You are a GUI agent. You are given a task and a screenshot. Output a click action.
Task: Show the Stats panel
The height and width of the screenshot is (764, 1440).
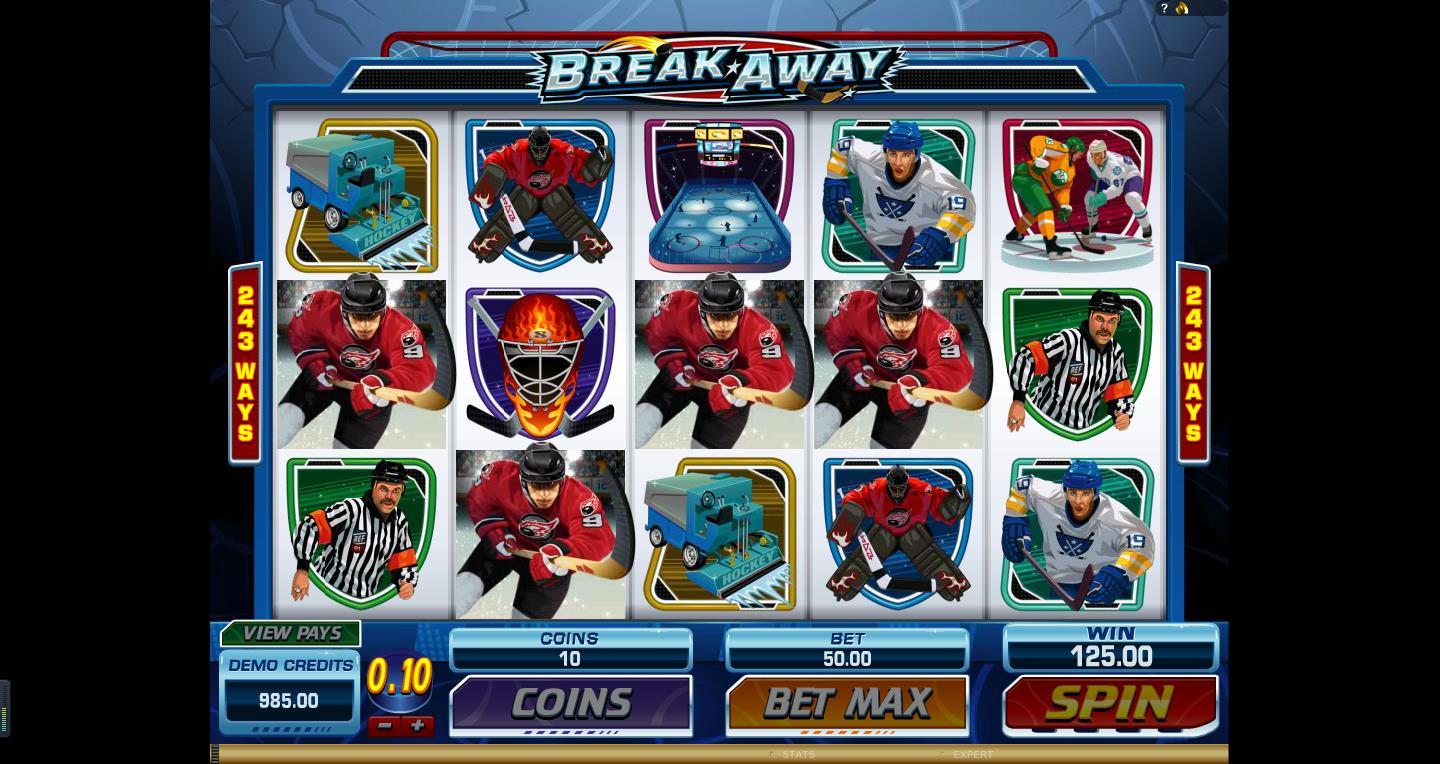click(x=797, y=754)
